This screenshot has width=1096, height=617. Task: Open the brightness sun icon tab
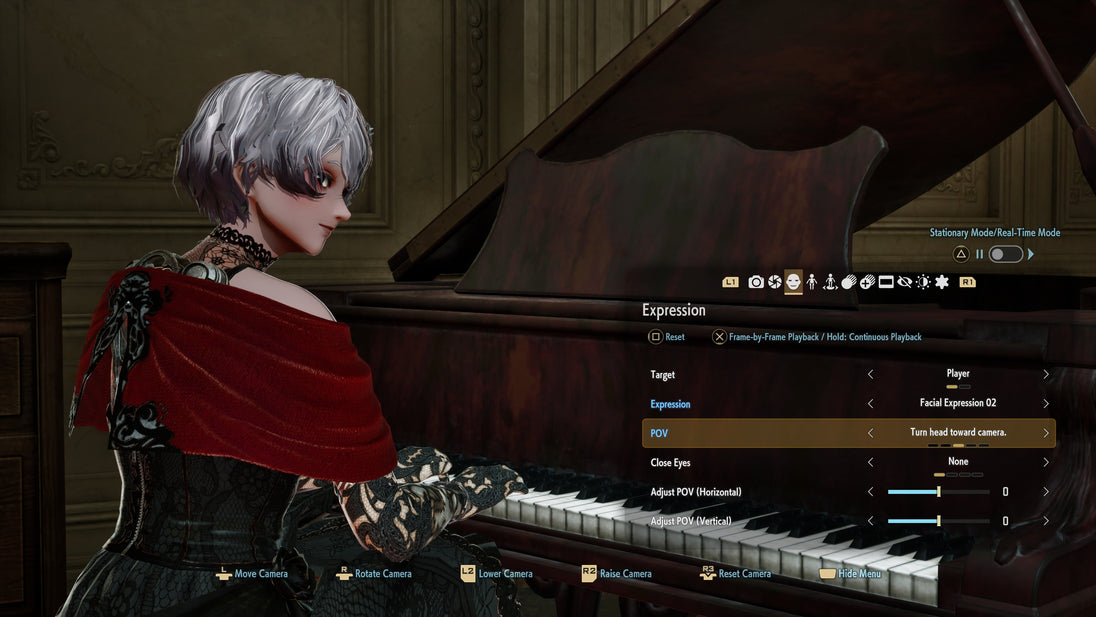(x=922, y=283)
